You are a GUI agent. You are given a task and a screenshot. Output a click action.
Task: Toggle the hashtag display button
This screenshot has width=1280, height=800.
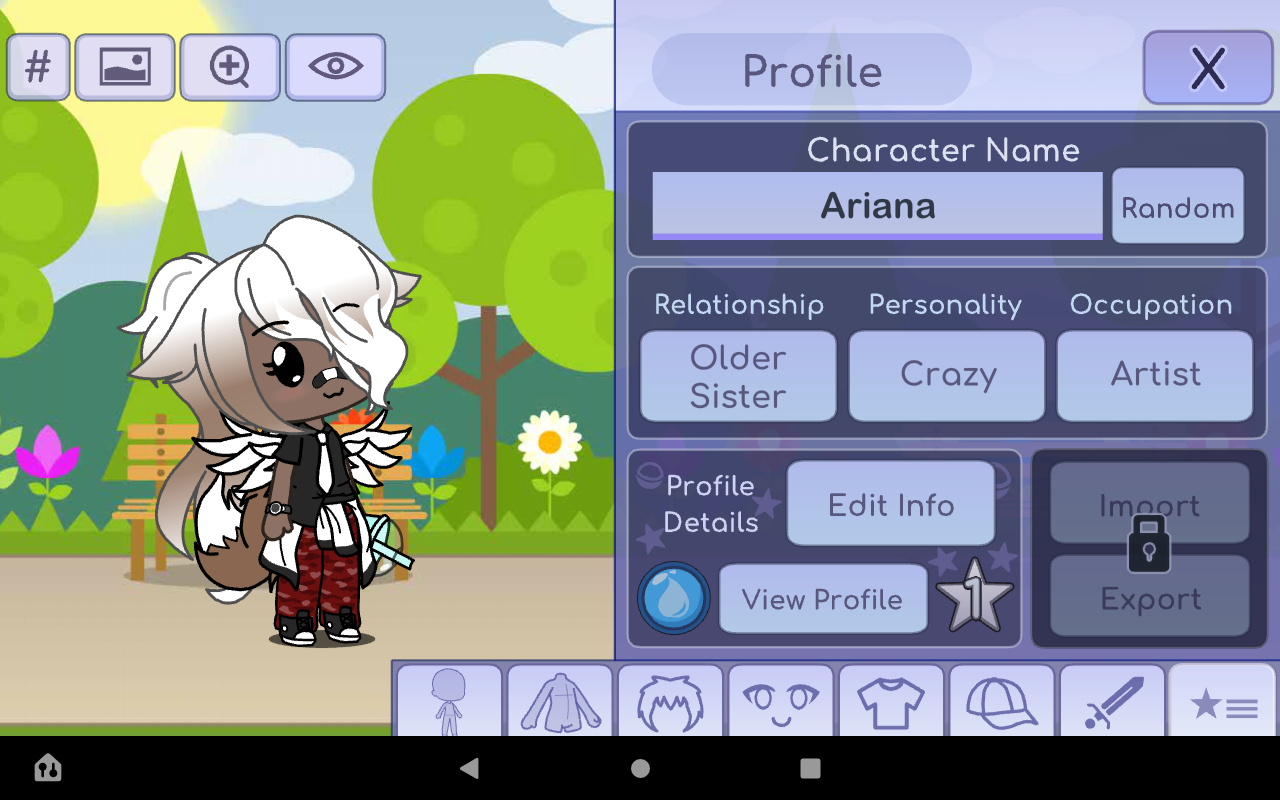pos(38,67)
